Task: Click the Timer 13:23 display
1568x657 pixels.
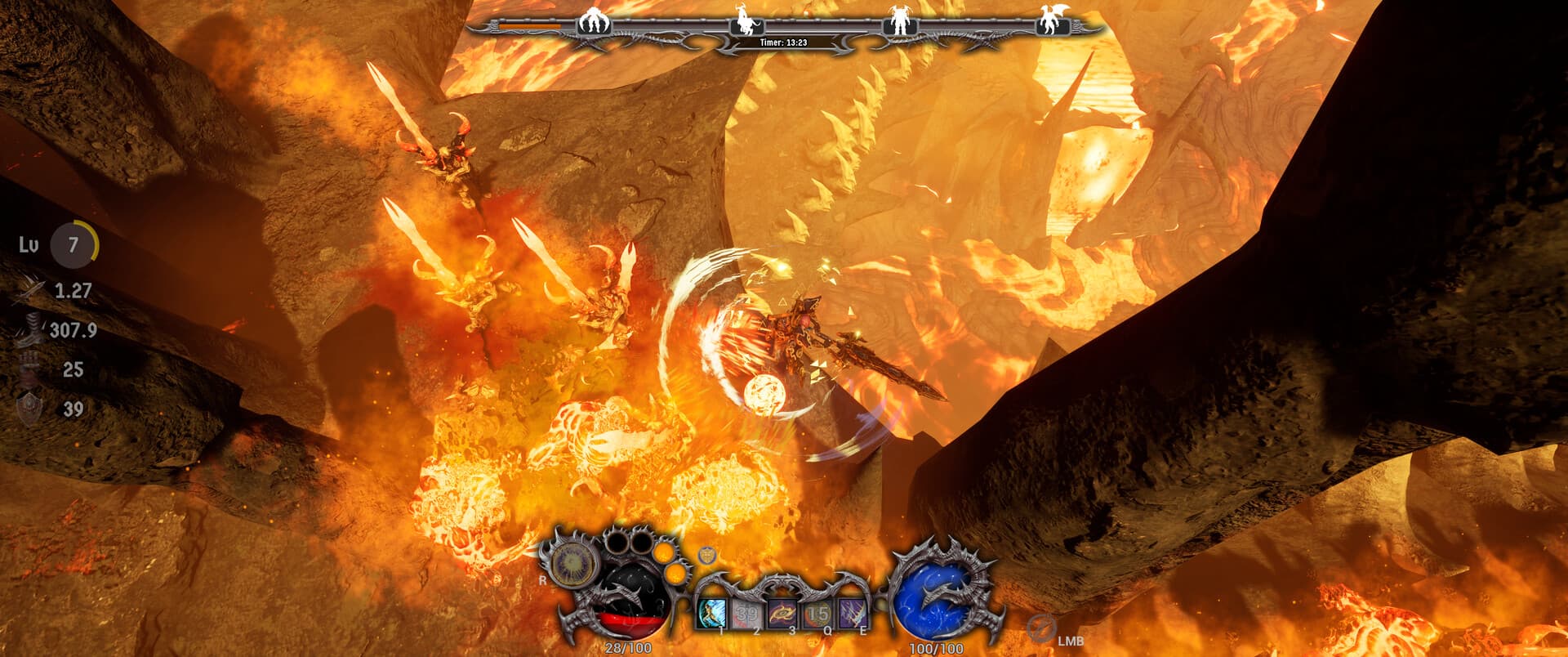Action: click(784, 41)
